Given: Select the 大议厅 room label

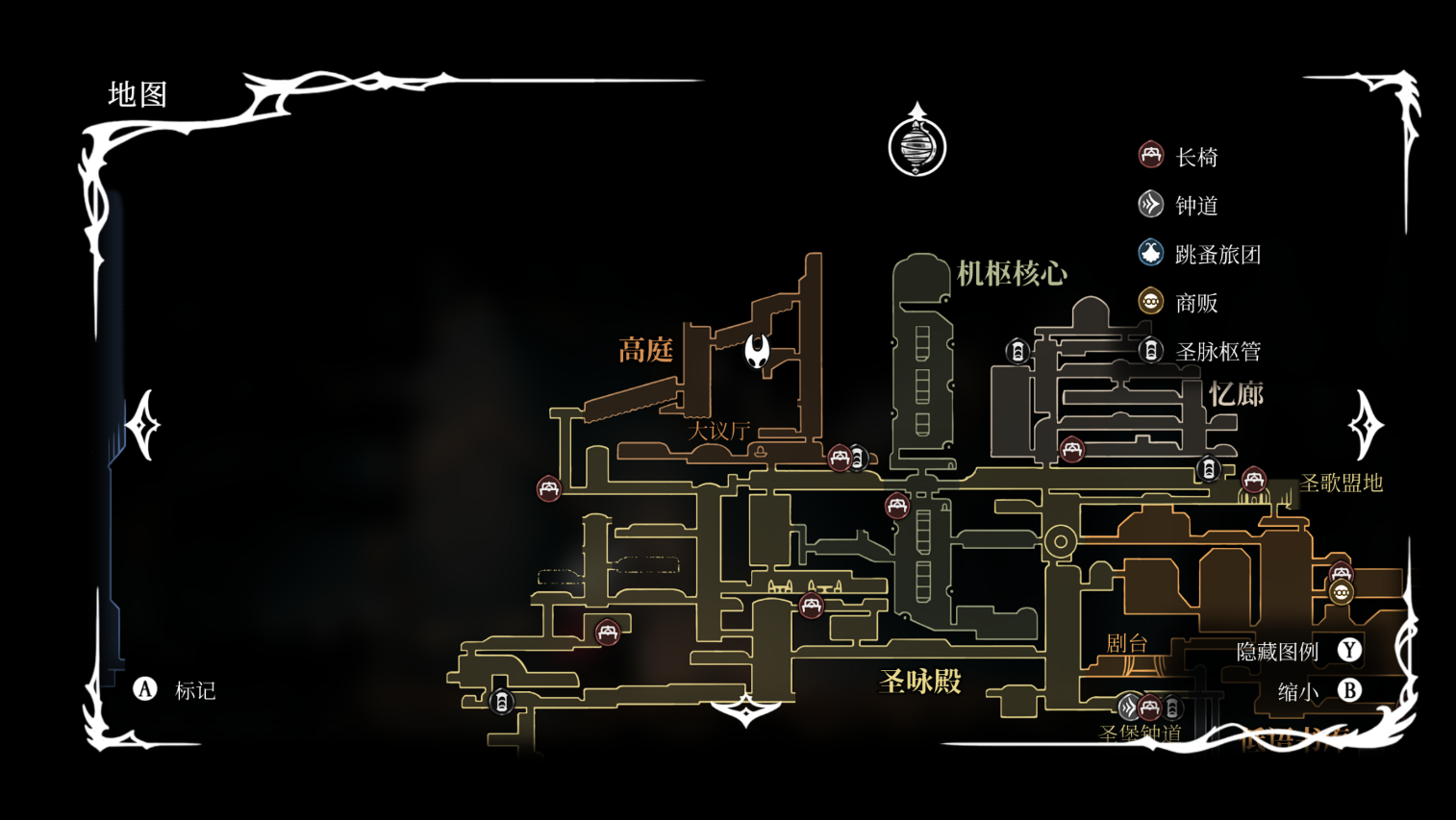Looking at the screenshot, I should click(718, 431).
